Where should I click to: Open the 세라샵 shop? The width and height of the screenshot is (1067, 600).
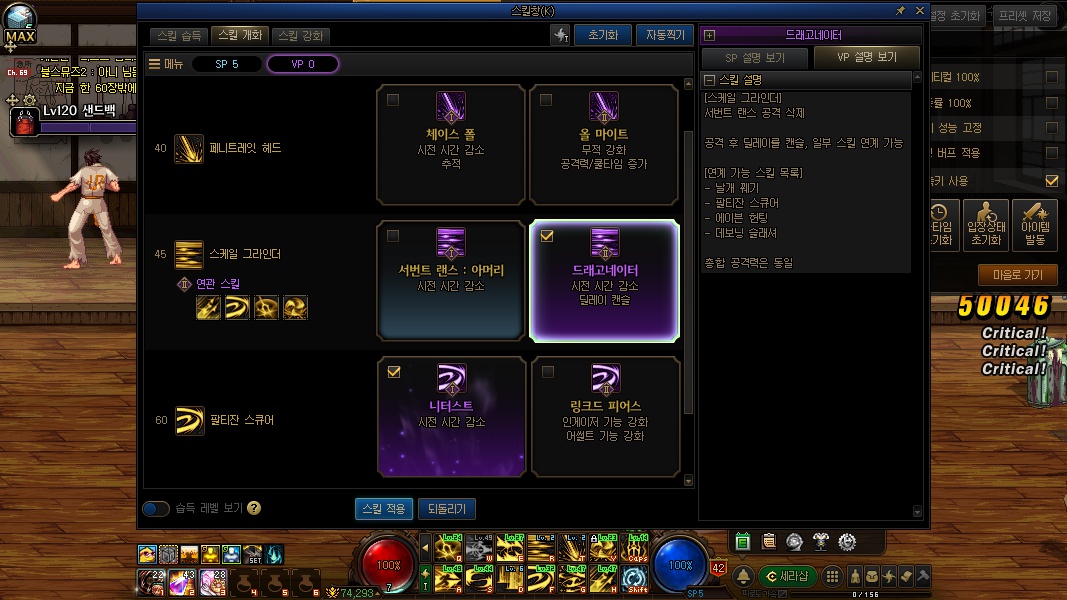[x=787, y=576]
